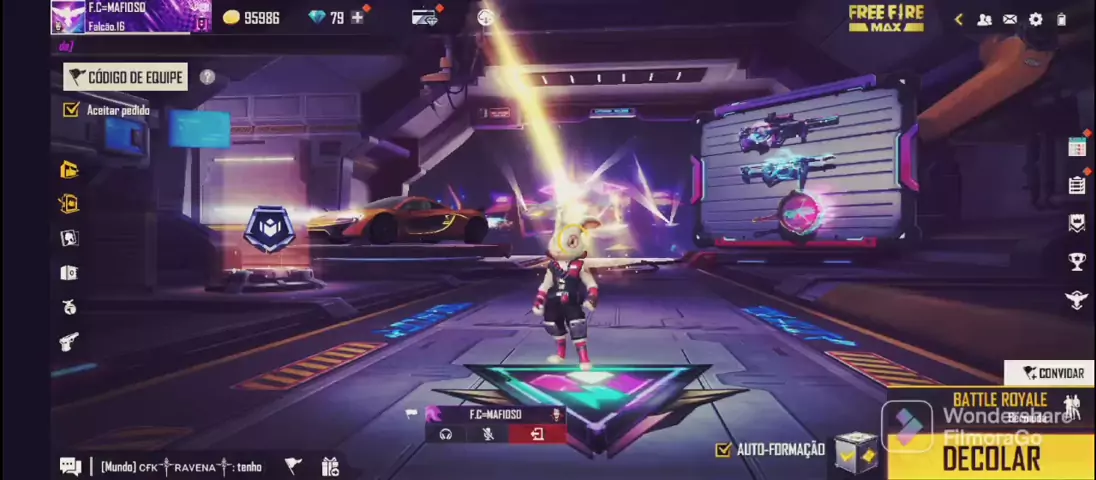Add diamonds with the plus button

click(357, 17)
